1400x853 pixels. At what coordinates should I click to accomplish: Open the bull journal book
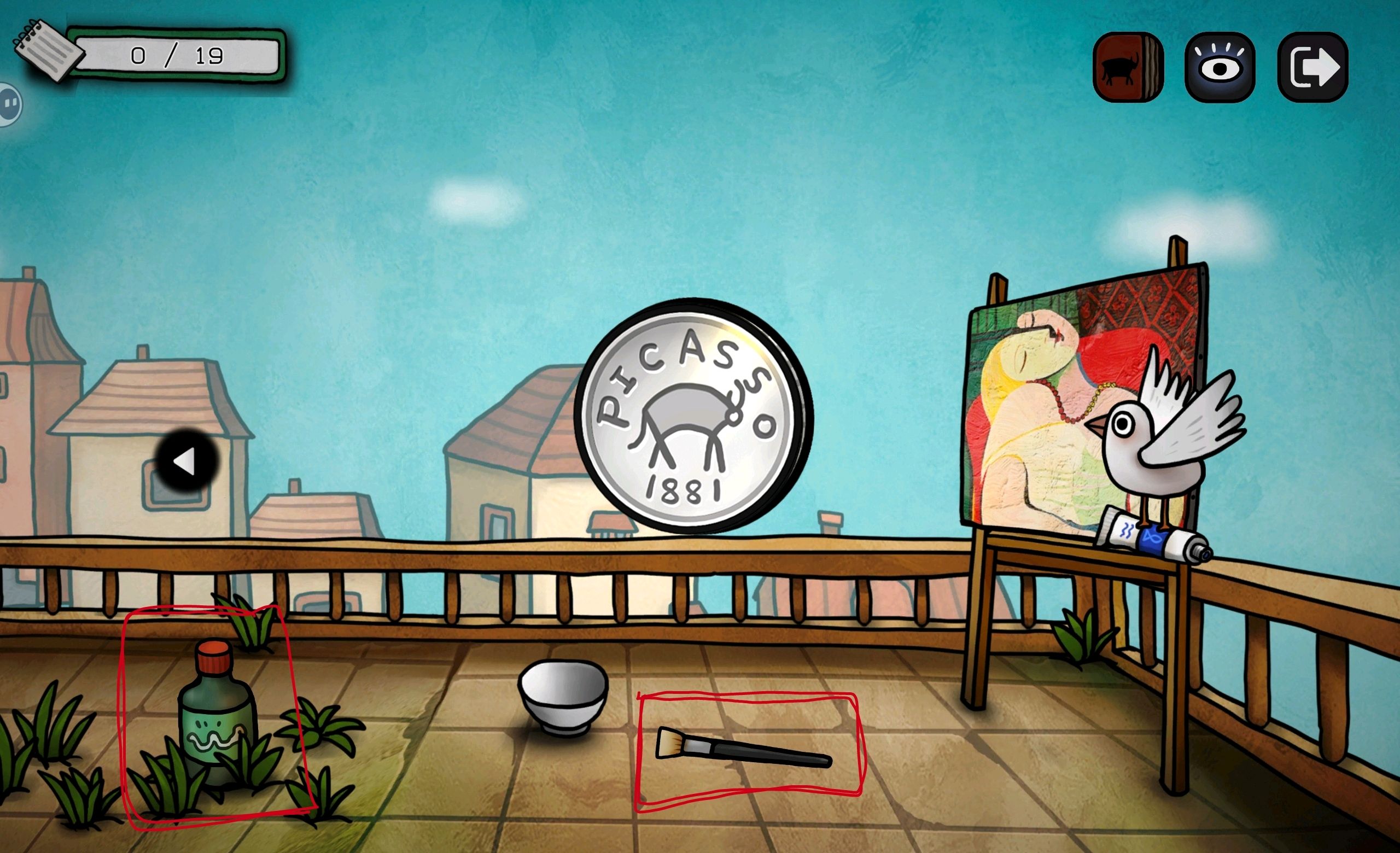click(x=1127, y=67)
